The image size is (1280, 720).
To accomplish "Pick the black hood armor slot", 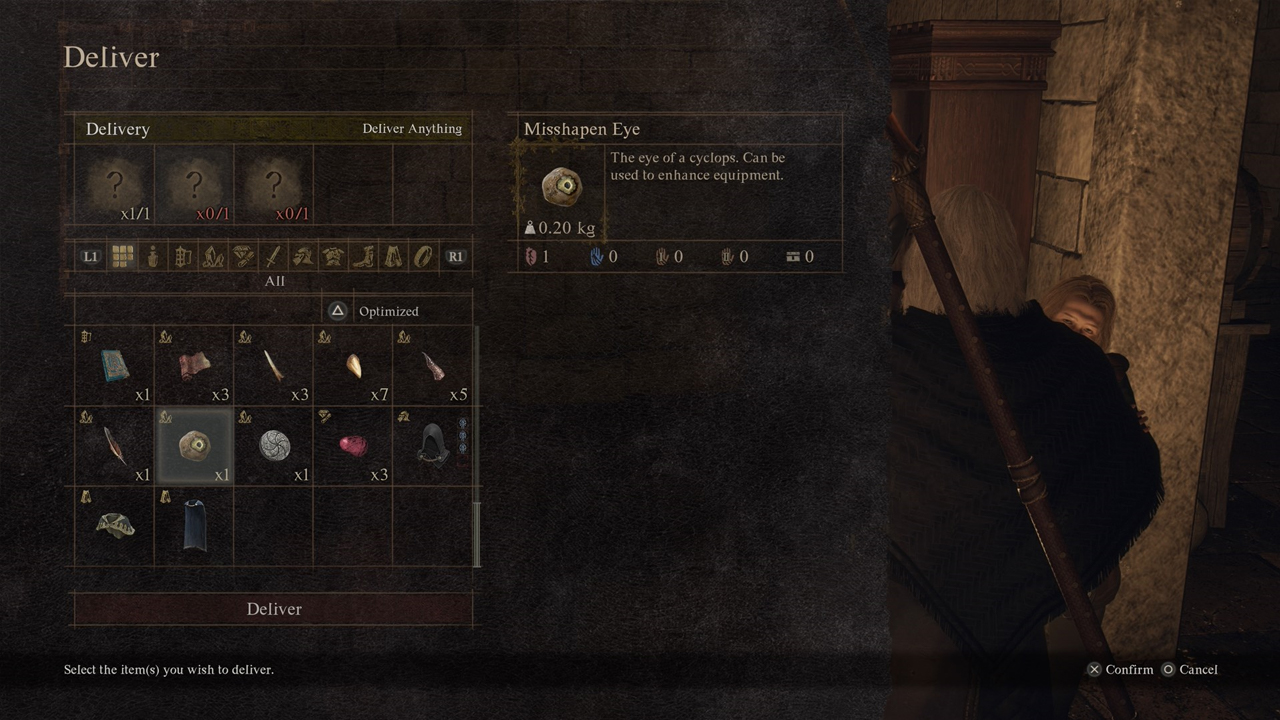I will point(432,446).
